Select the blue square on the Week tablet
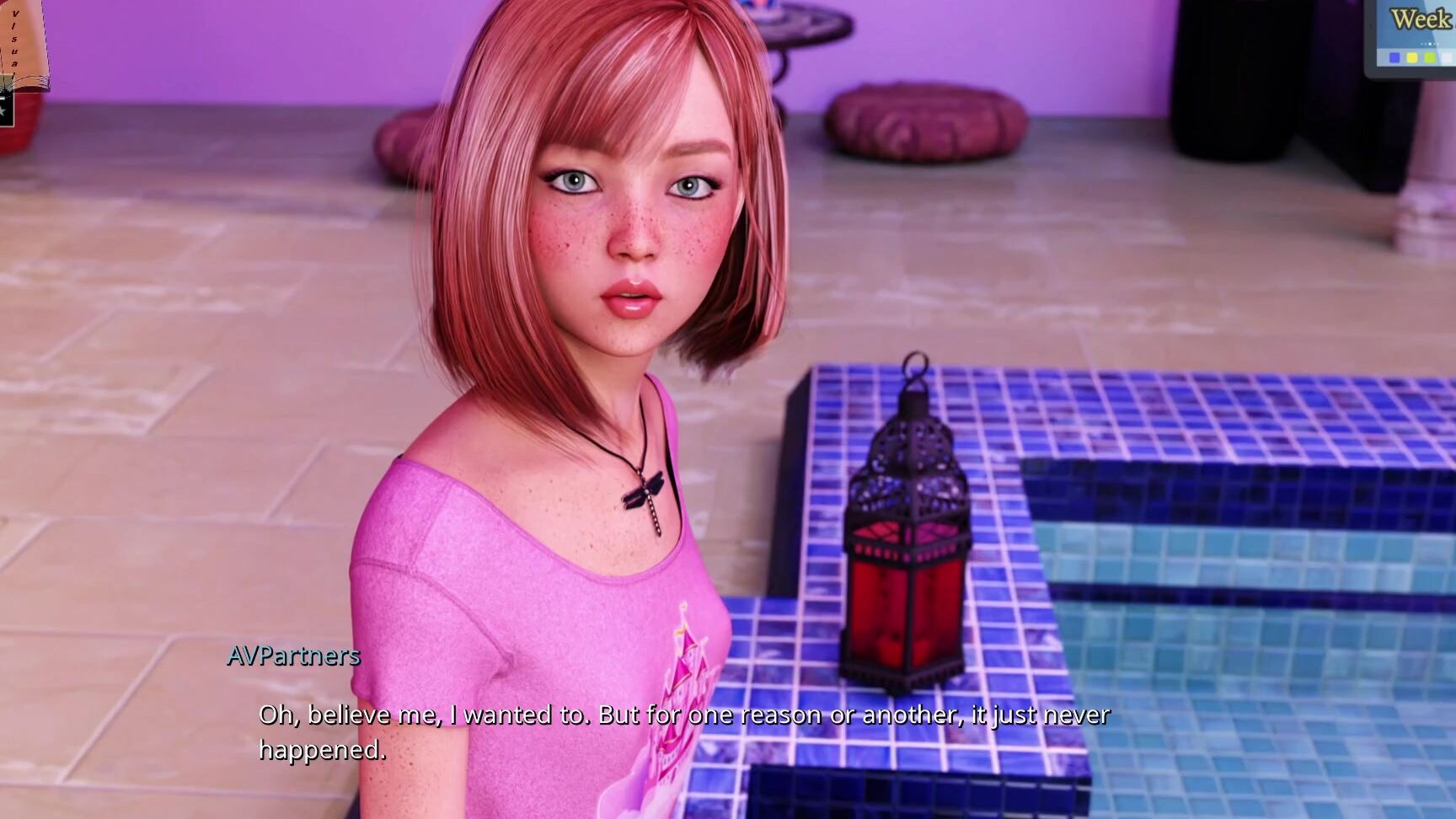Image resolution: width=1456 pixels, height=819 pixels. (x=1394, y=57)
